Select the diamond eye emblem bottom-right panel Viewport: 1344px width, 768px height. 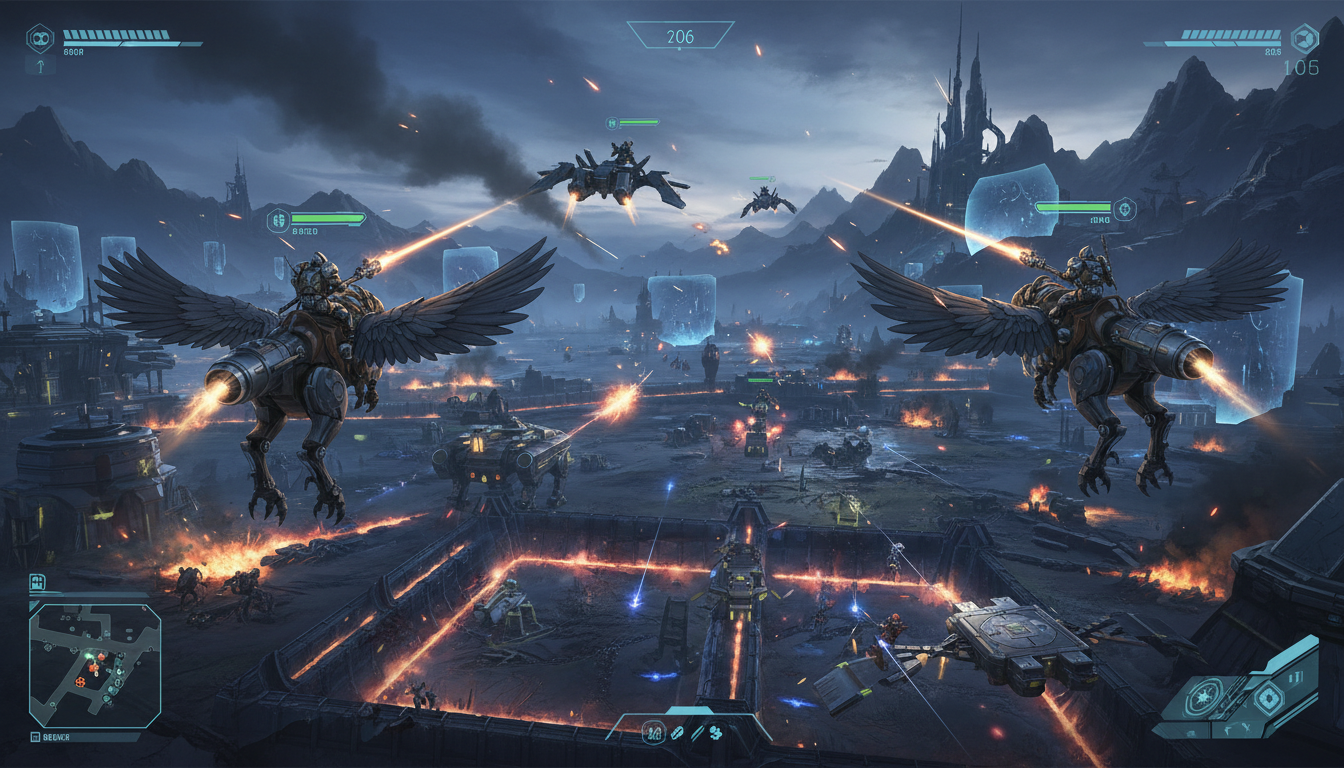pos(1268,698)
